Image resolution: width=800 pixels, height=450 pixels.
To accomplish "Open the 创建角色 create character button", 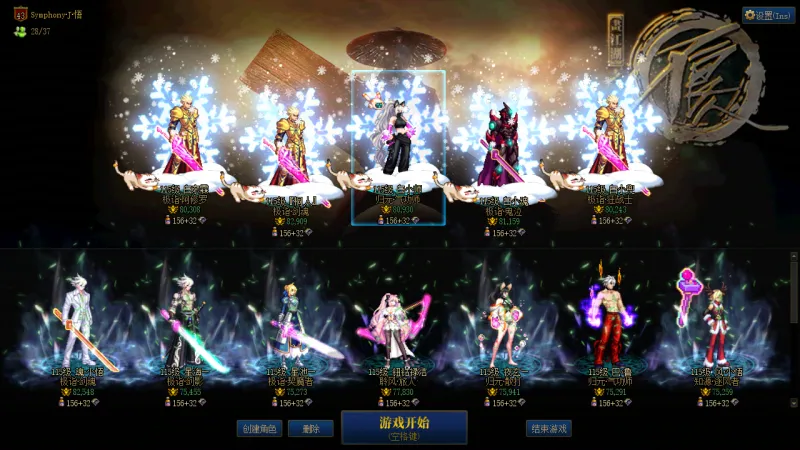I will 259,428.
